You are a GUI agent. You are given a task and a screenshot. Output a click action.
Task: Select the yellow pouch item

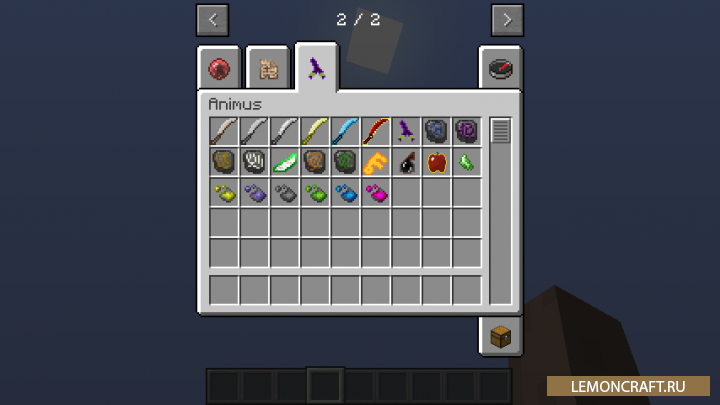tap(224, 192)
